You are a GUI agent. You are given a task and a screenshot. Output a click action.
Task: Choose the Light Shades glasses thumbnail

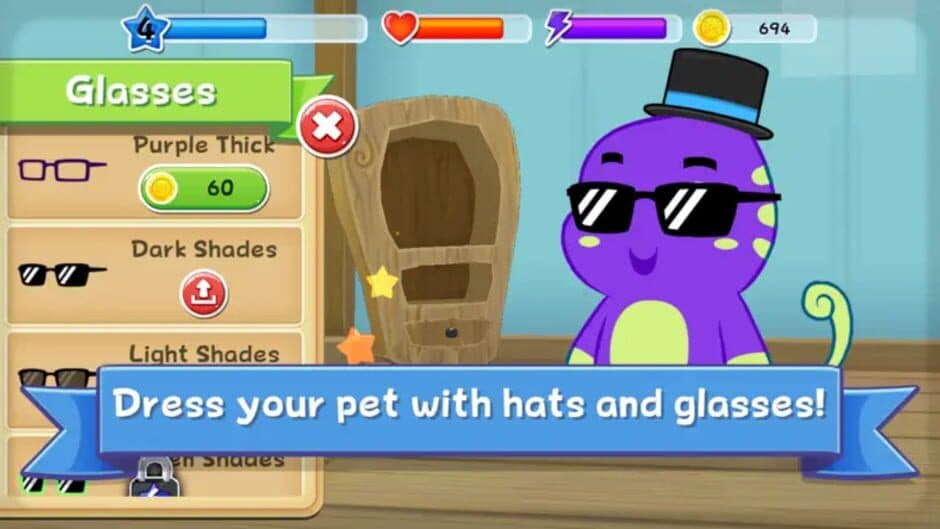click(56, 376)
